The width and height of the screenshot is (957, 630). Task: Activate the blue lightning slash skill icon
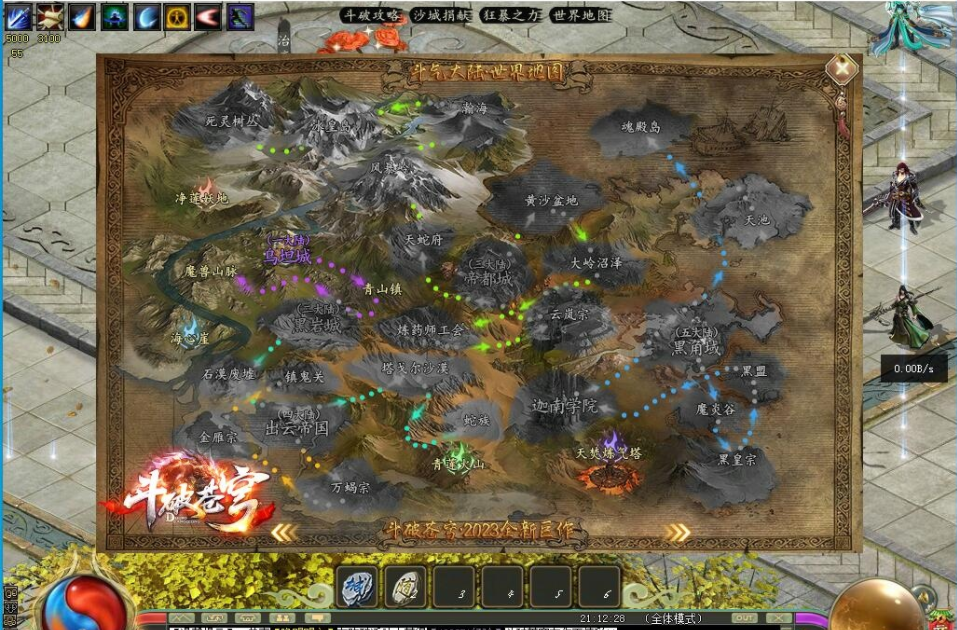point(19,16)
